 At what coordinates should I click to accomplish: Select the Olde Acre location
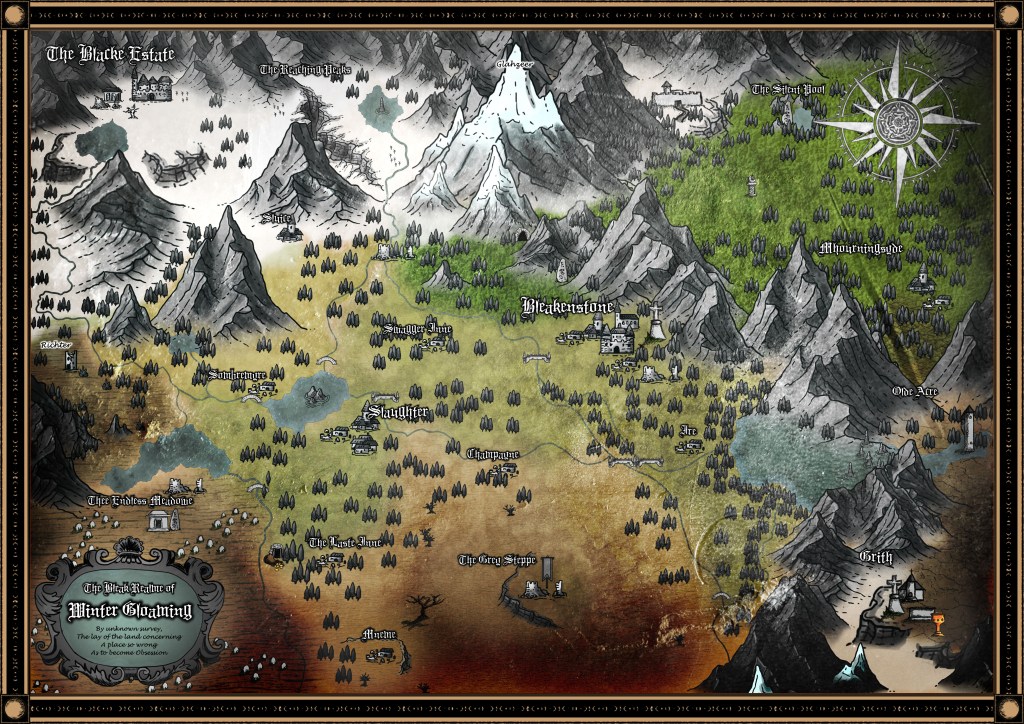coord(914,391)
